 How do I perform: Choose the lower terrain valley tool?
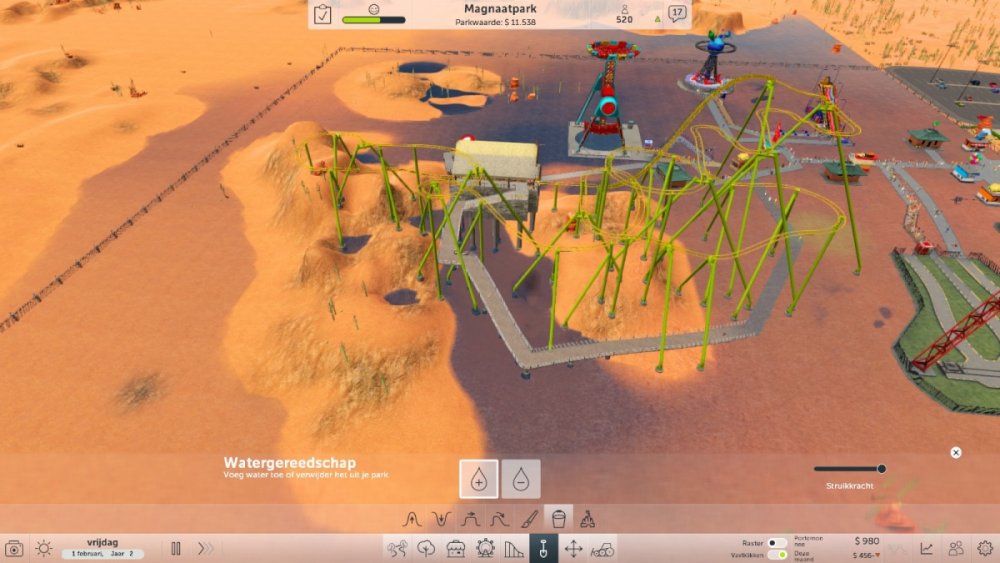tap(441, 519)
